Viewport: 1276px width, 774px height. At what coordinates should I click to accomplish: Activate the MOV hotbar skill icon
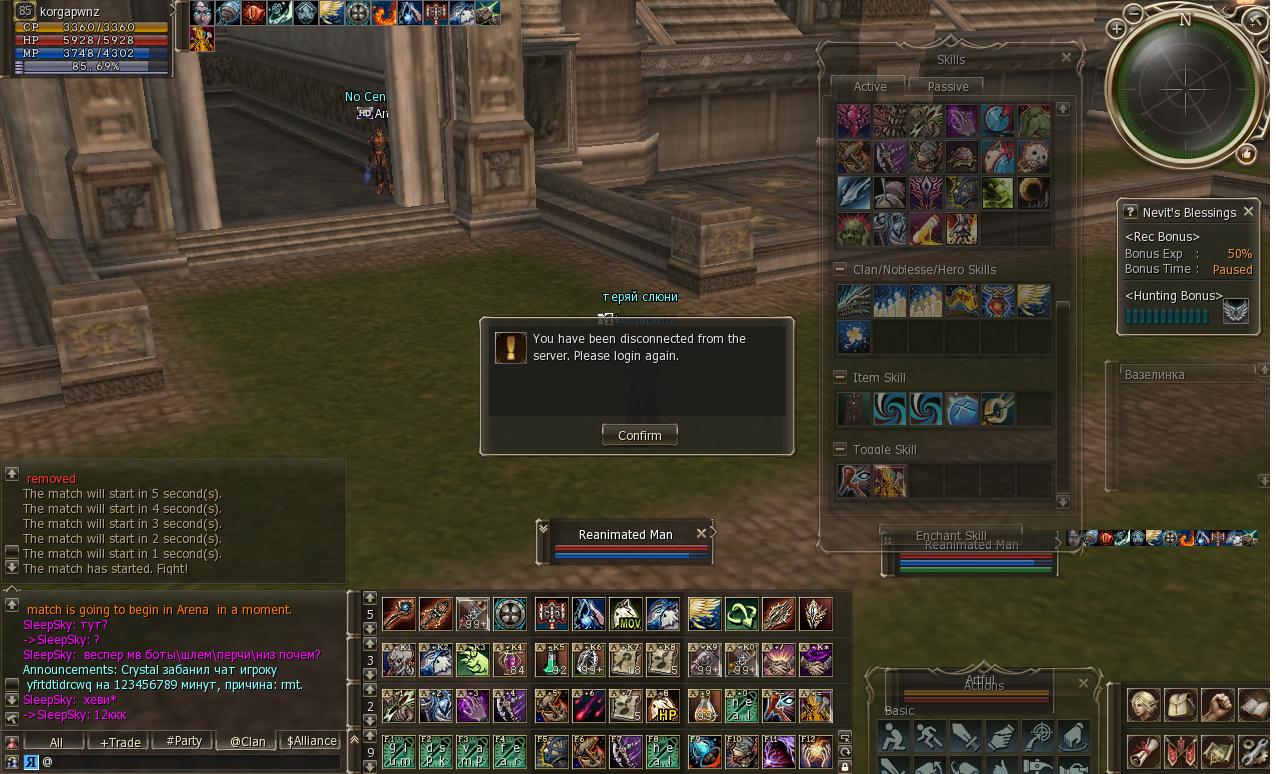[x=626, y=614]
